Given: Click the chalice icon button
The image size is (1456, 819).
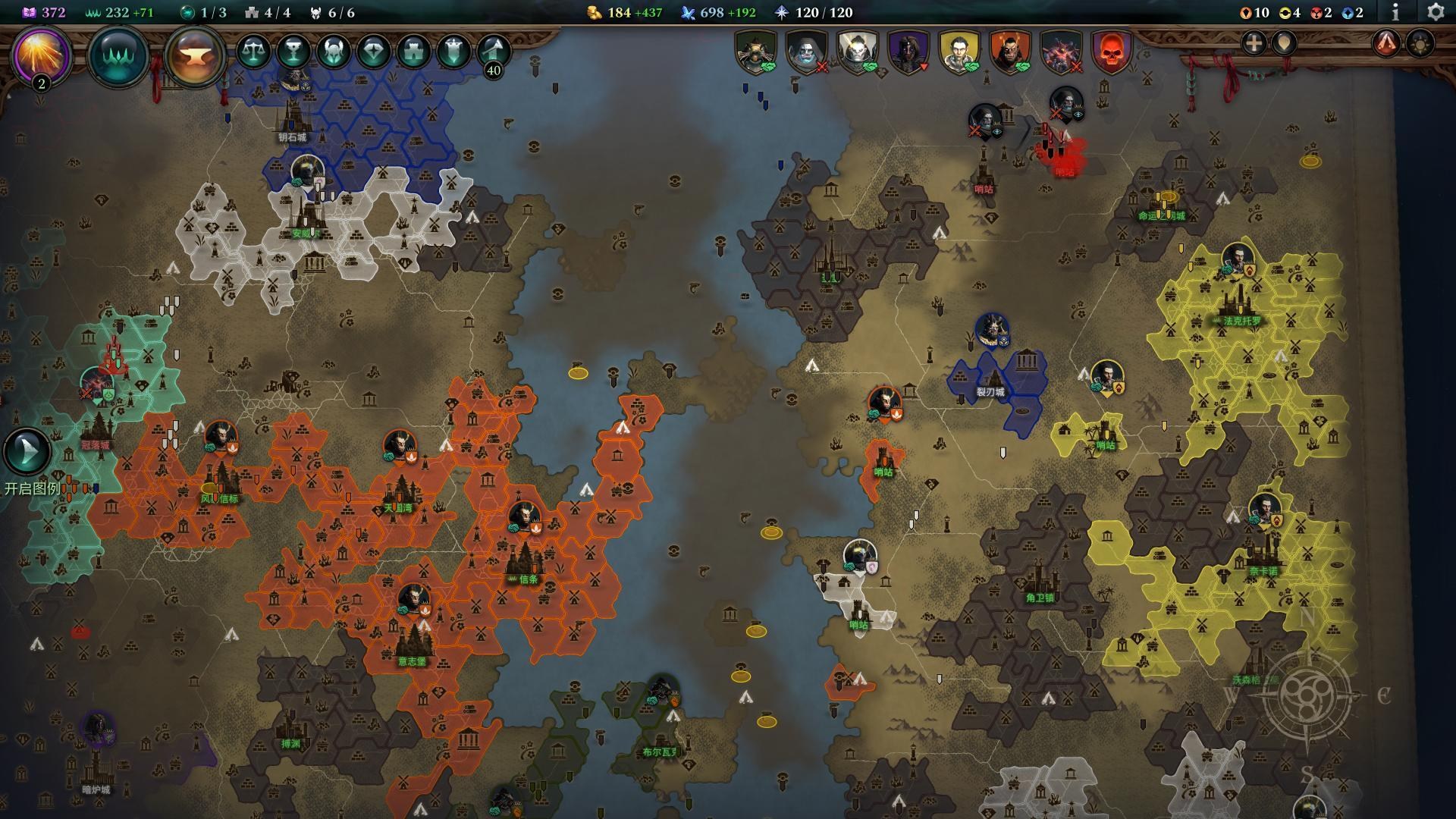Looking at the screenshot, I should [x=293, y=52].
